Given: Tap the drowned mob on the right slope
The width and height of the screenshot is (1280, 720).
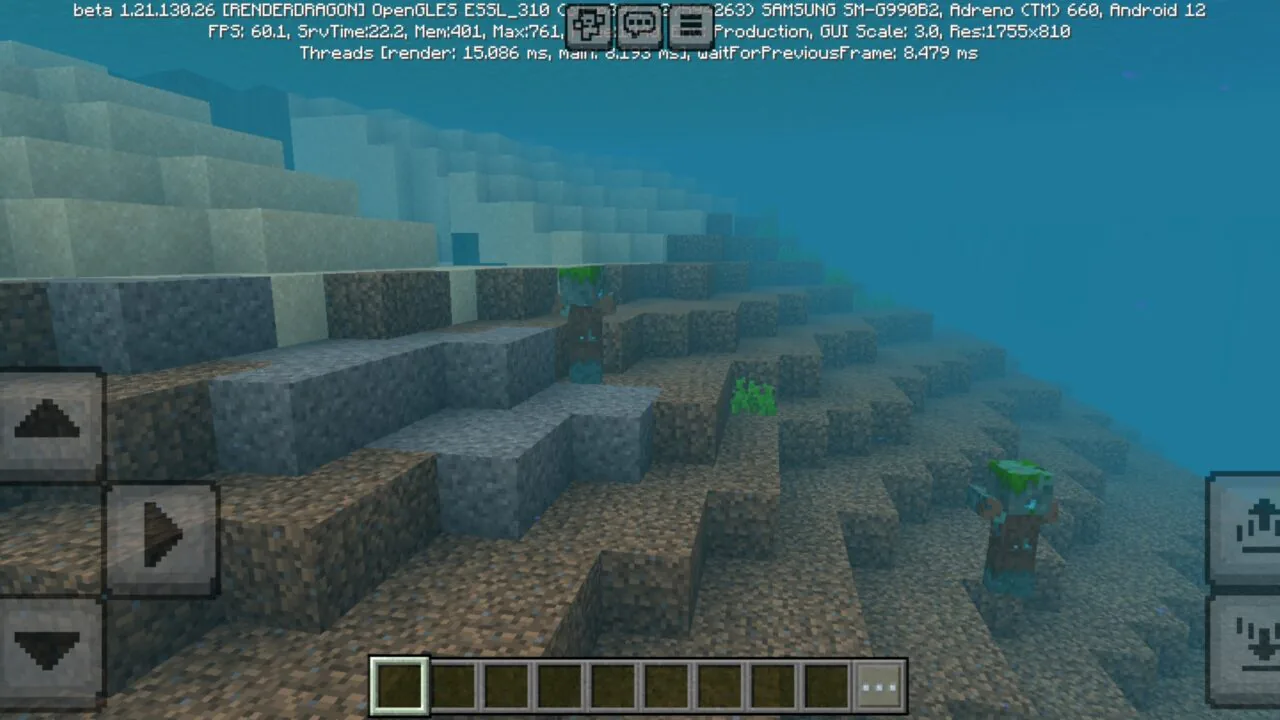Looking at the screenshot, I should (x=1014, y=520).
